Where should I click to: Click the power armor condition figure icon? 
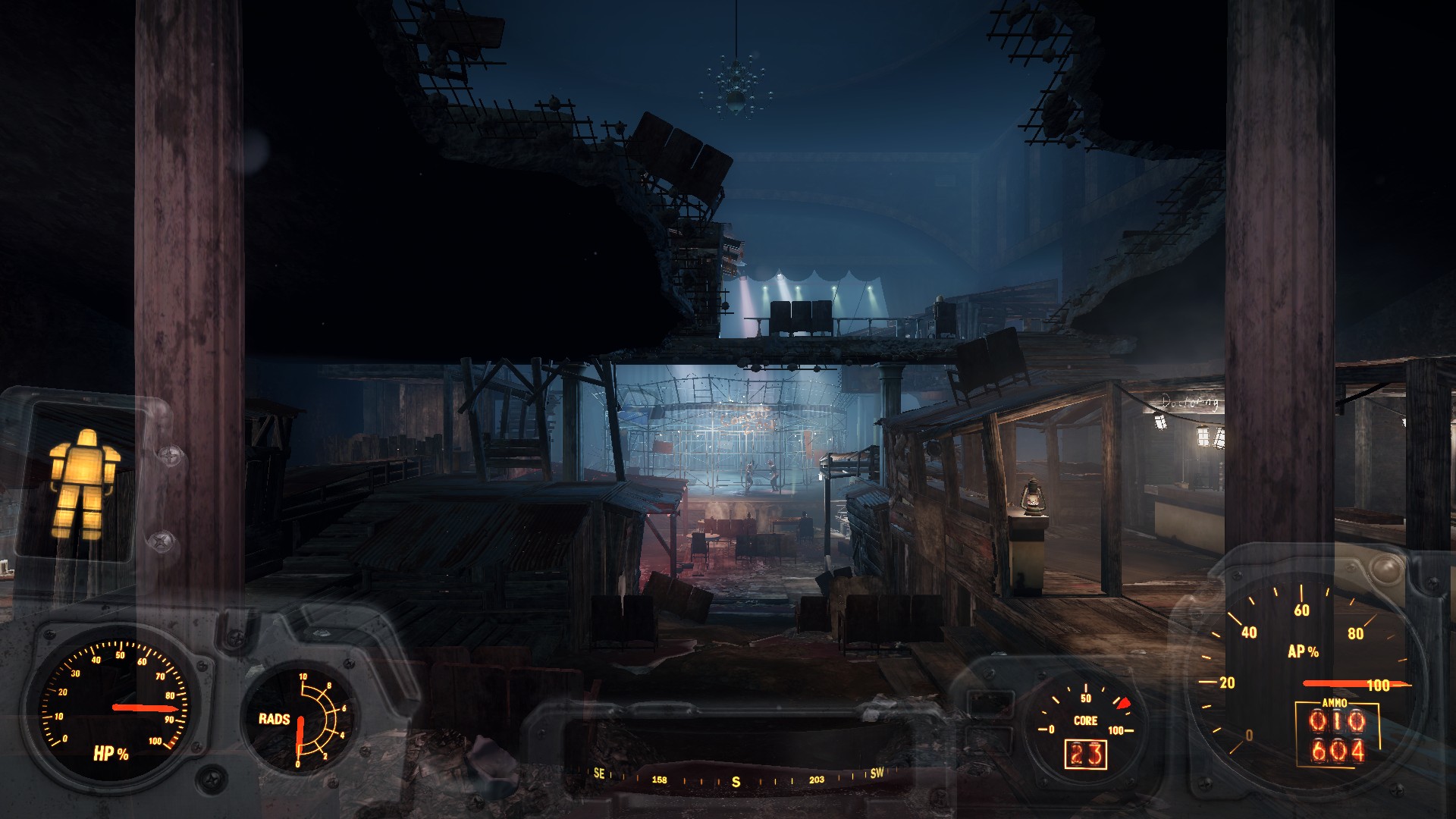82,483
